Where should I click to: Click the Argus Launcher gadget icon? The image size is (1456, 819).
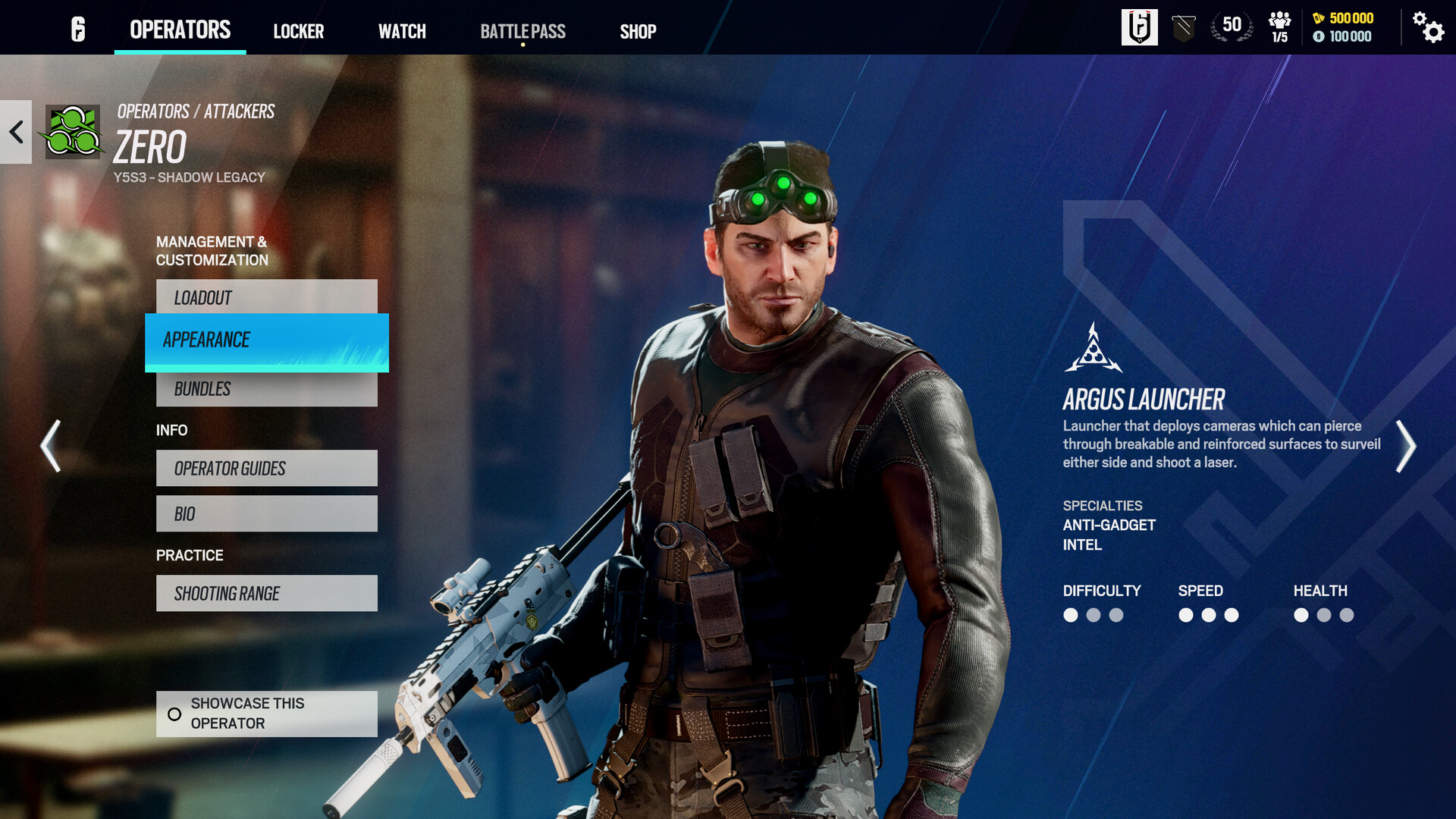[1092, 348]
